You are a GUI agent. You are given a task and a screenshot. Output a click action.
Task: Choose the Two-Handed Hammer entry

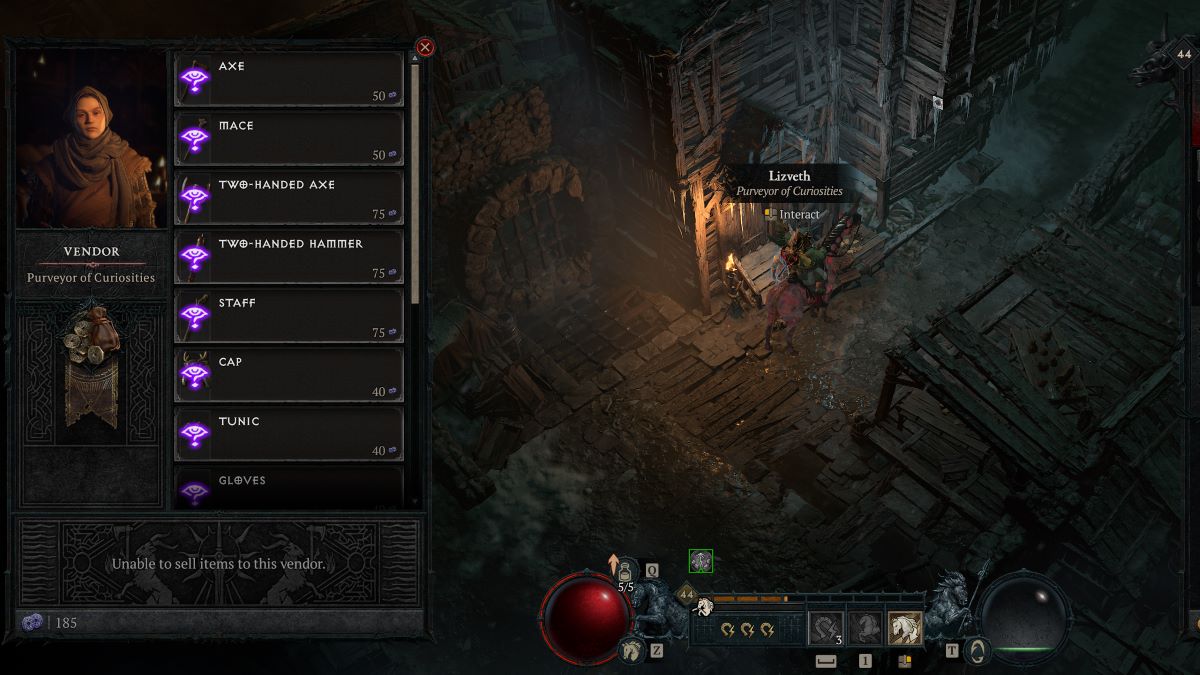click(289, 256)
